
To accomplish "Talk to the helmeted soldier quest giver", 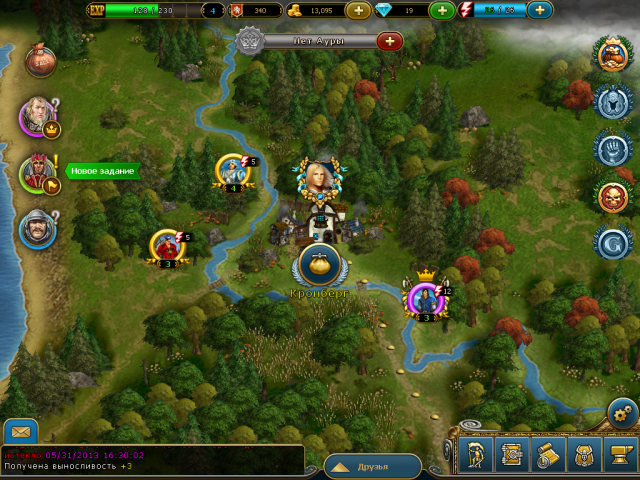I will pos(37,229).
